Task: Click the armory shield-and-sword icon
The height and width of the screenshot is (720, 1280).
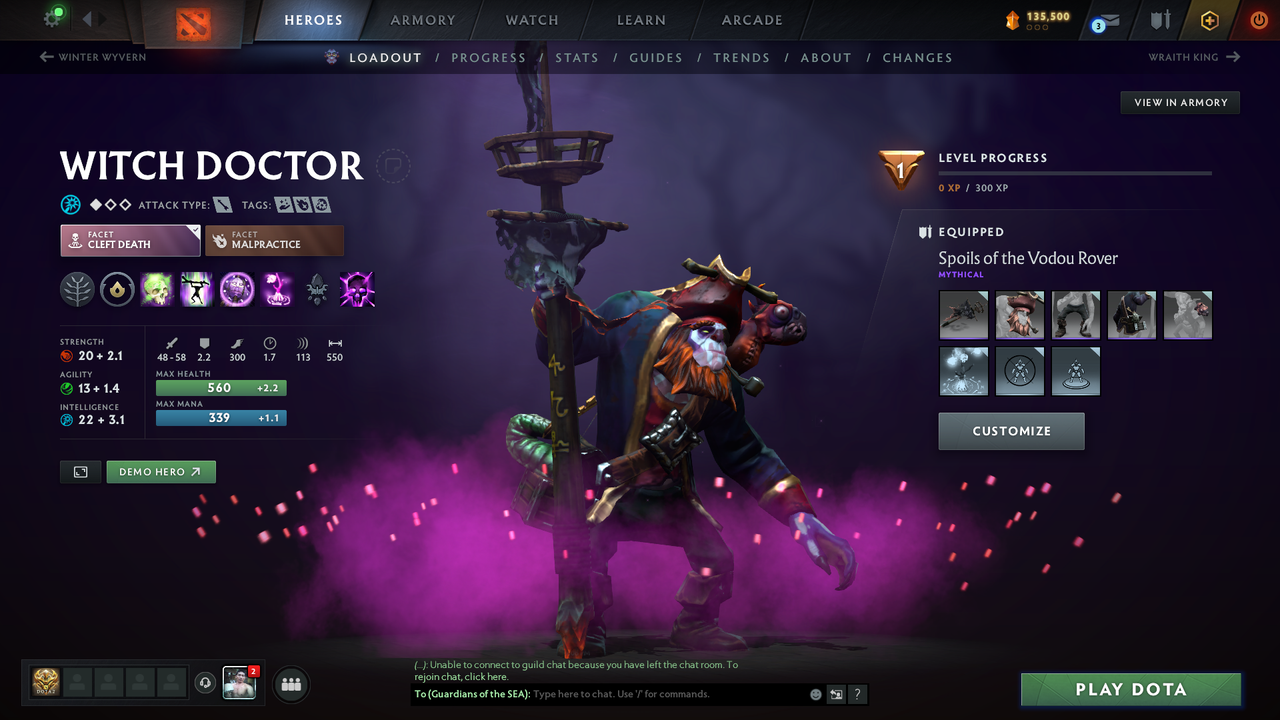Action: pos(1160,20)
